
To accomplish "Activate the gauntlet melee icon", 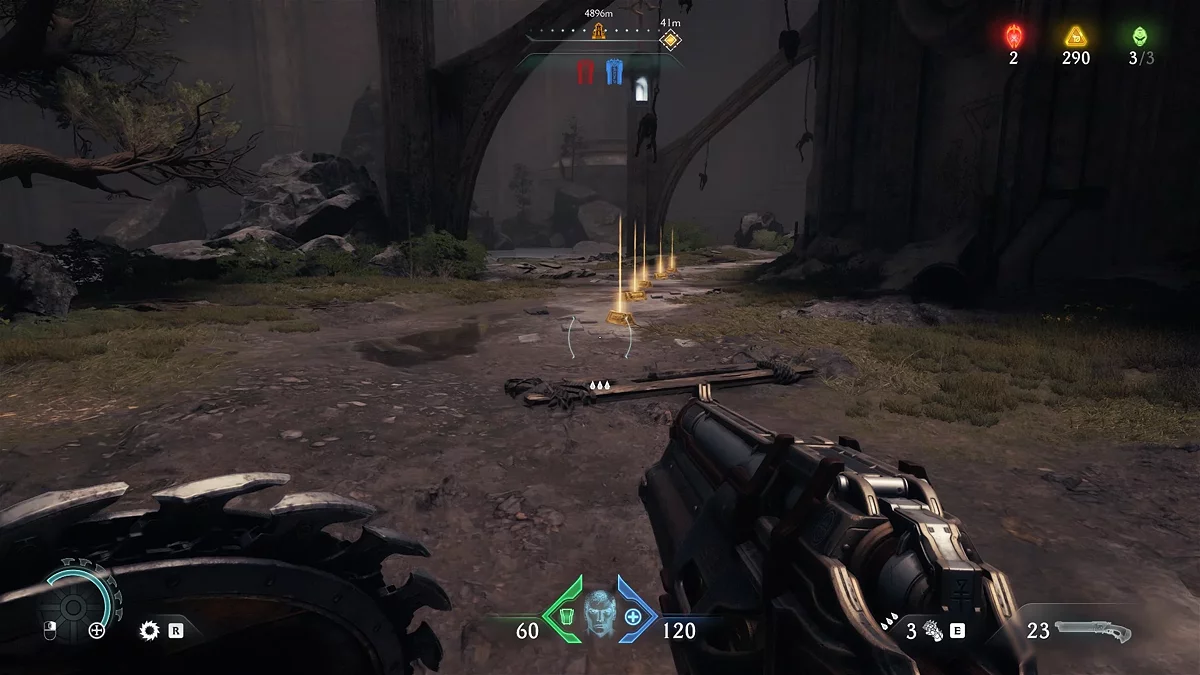I will 934,631.
